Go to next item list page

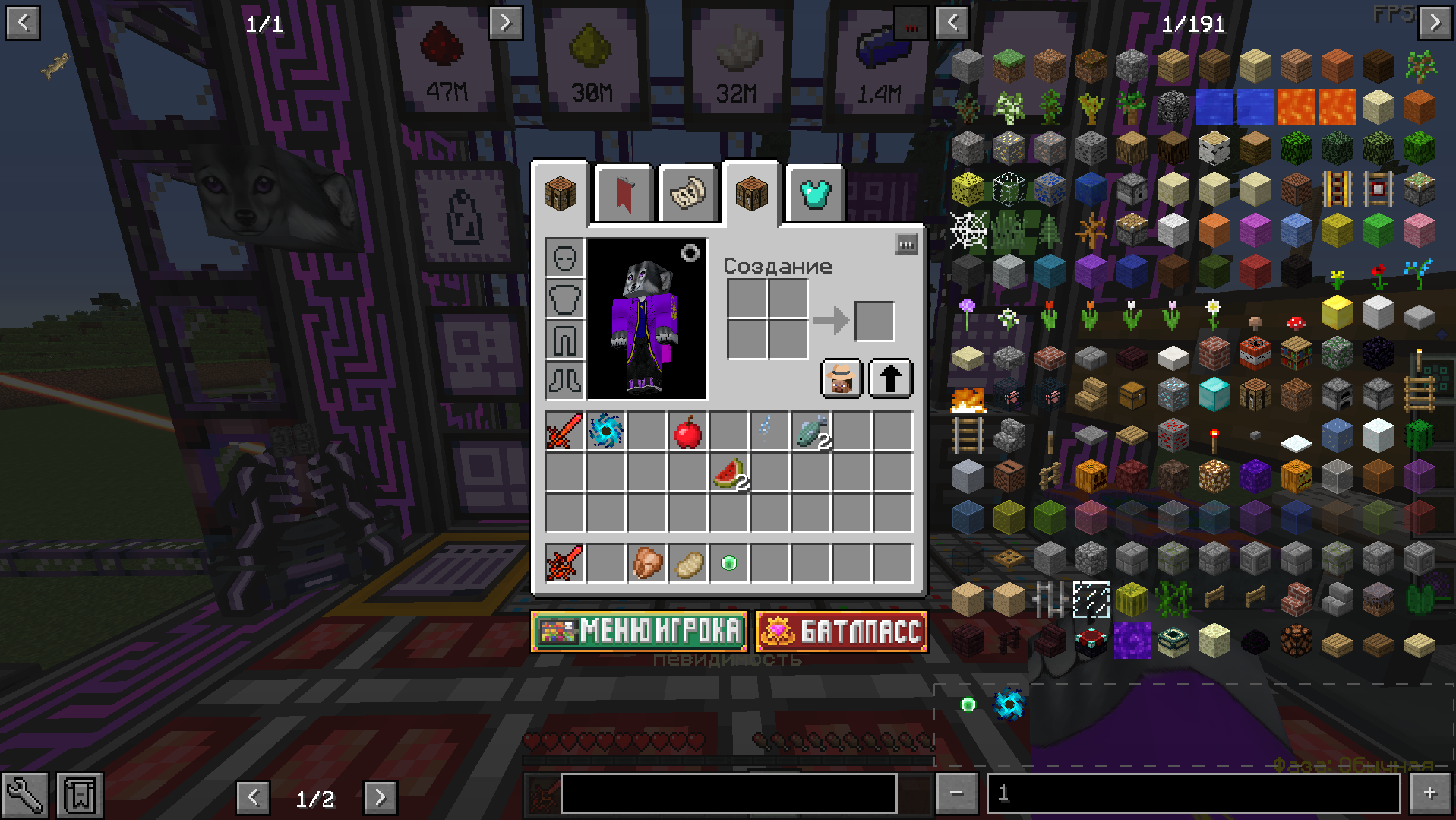click(1435, 22)
